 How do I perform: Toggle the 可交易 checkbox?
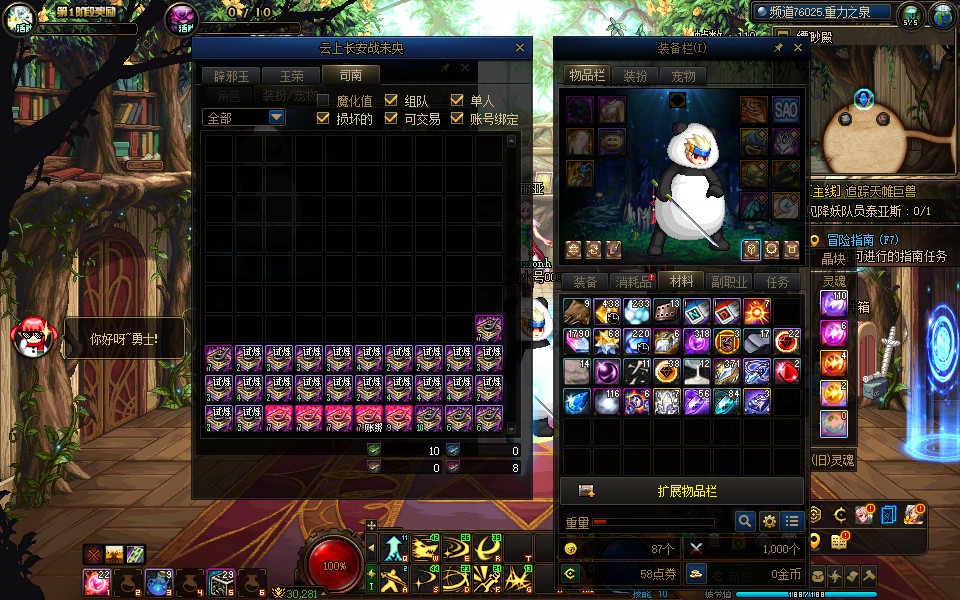(x=391, y=118)
